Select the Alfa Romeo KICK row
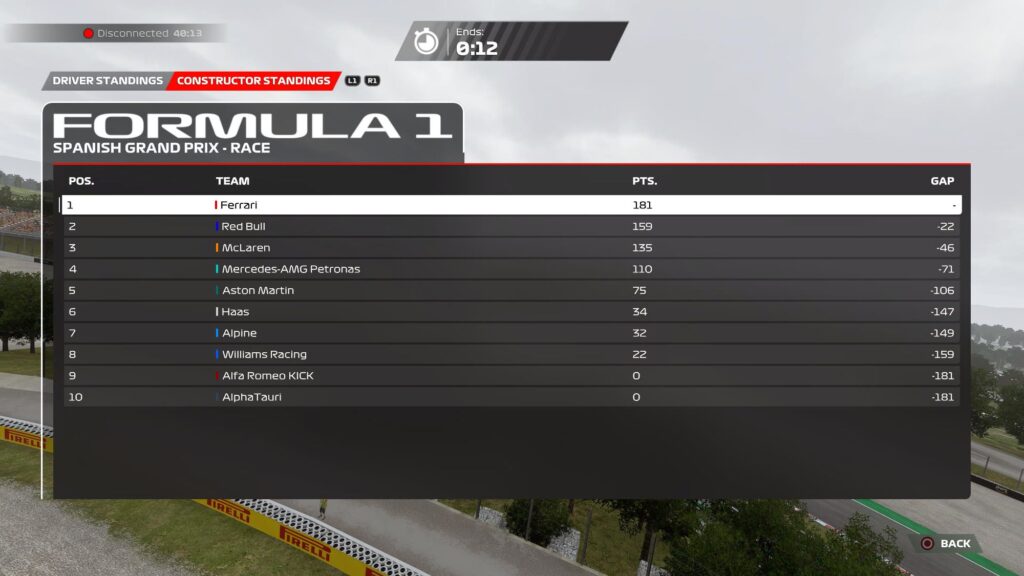This screenshot has width=1024, height=576. 510,376
